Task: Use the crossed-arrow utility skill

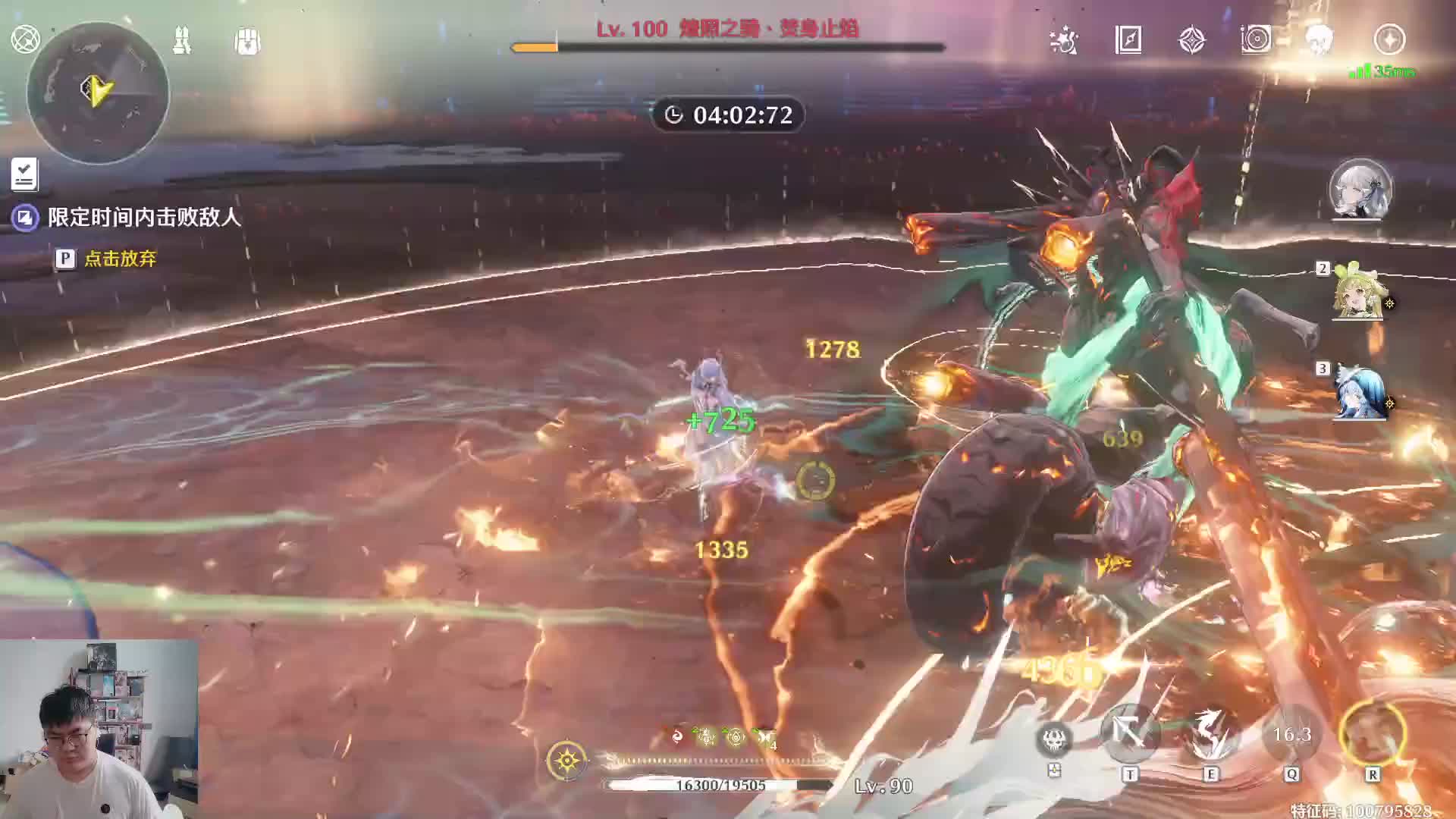Action: pyautogui.click(x=1130, y=733)
